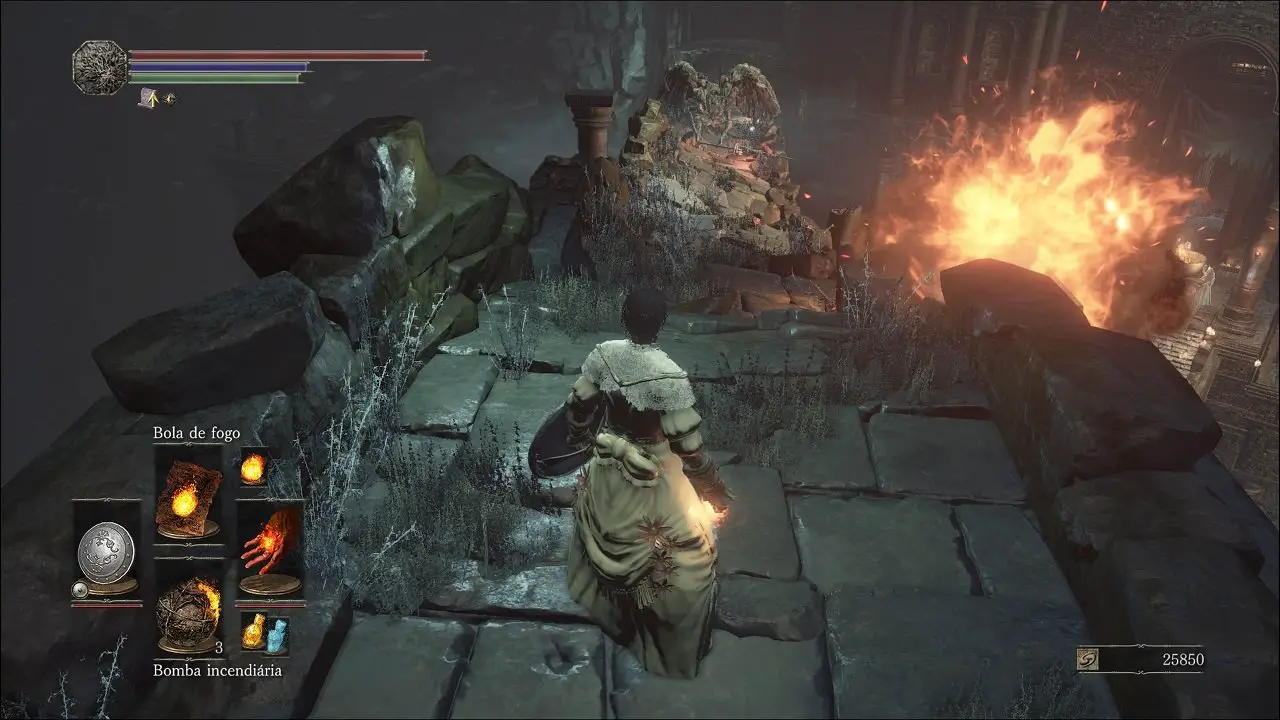Click the octagonal covenant emblem
This screenshot has height=720, width=1280.
(99, 67)
